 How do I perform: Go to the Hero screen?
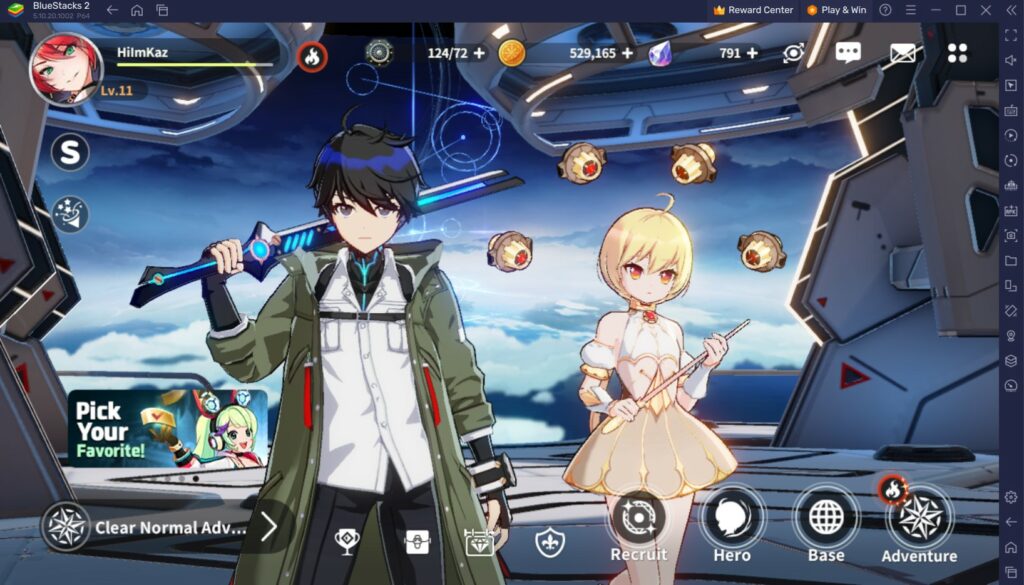tap(732, 527)
